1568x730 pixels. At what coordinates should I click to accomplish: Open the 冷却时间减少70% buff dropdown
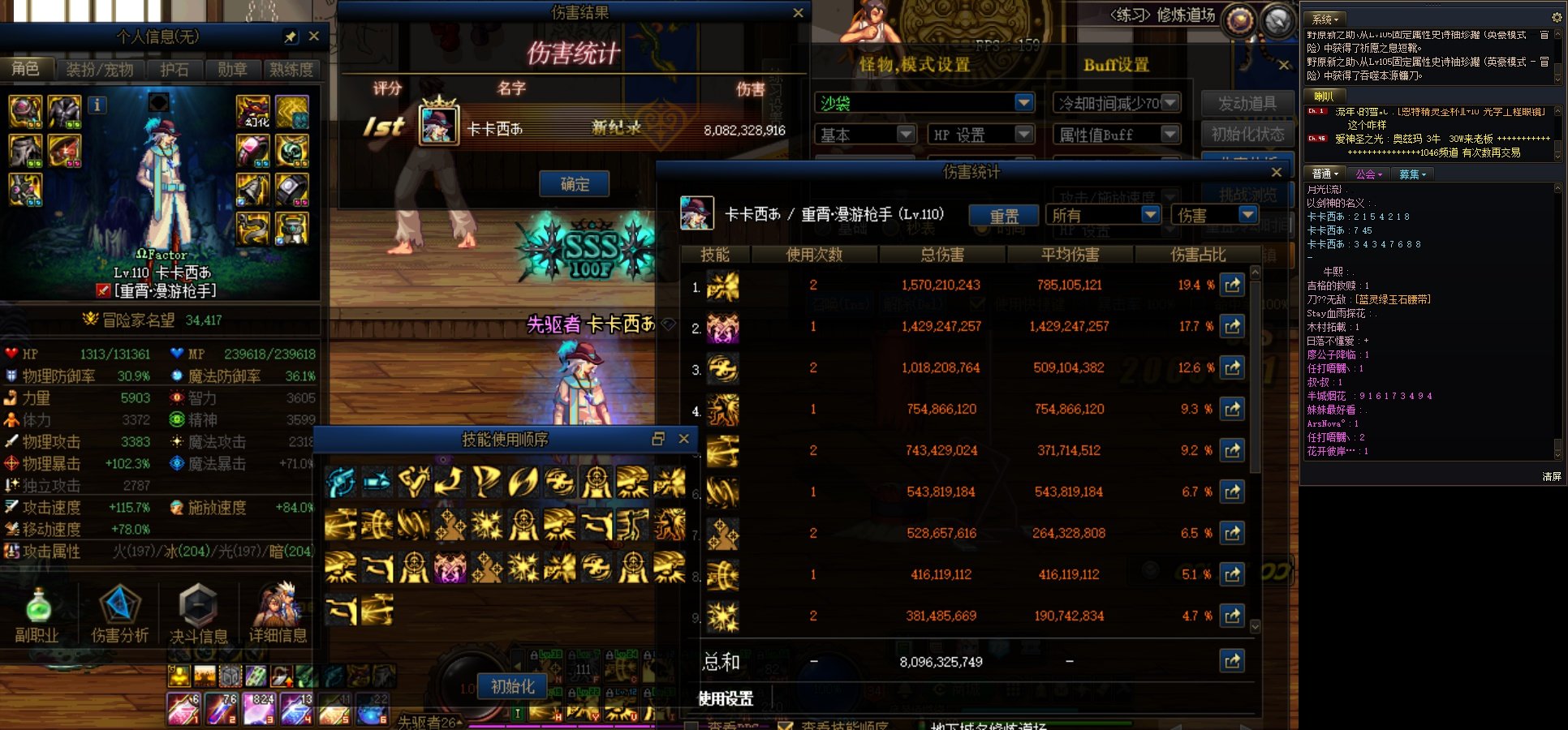coord(1169,102)
